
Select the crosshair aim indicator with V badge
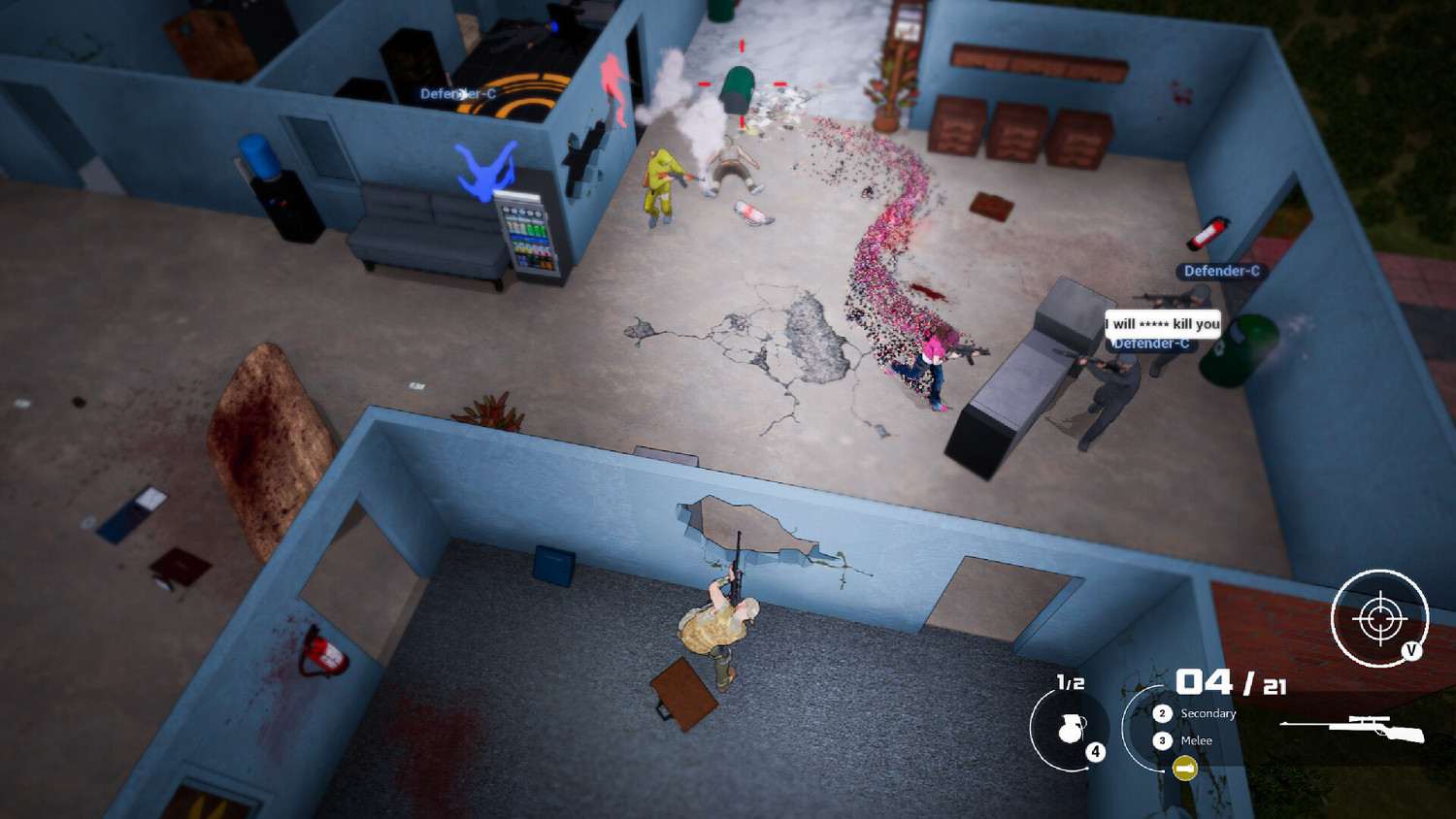tap(1378, 616)
